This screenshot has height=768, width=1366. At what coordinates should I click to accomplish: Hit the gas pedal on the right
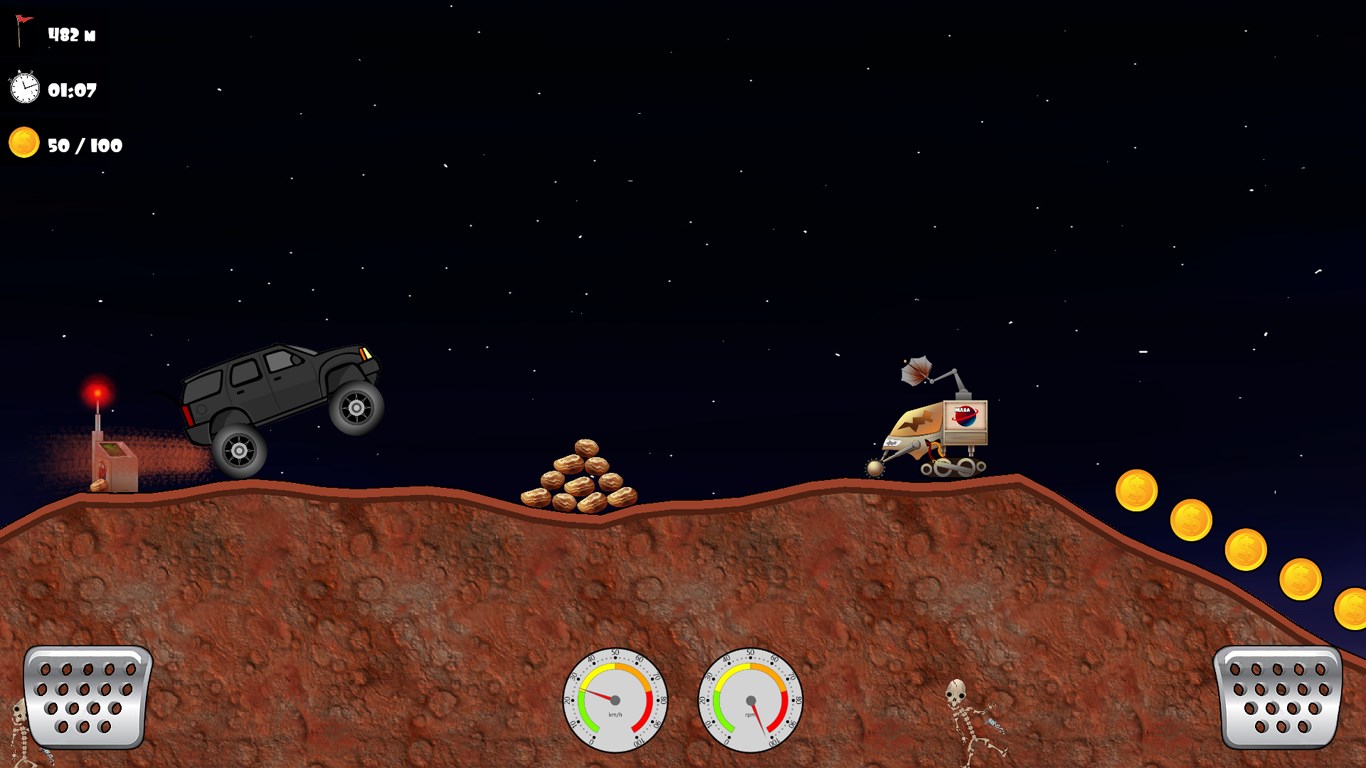click(1277, 696)
